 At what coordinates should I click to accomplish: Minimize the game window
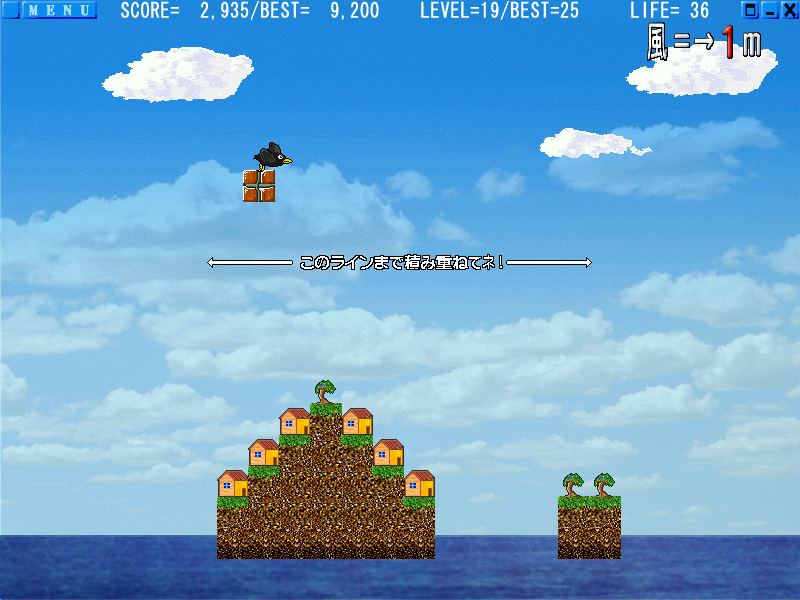(770, 11)
